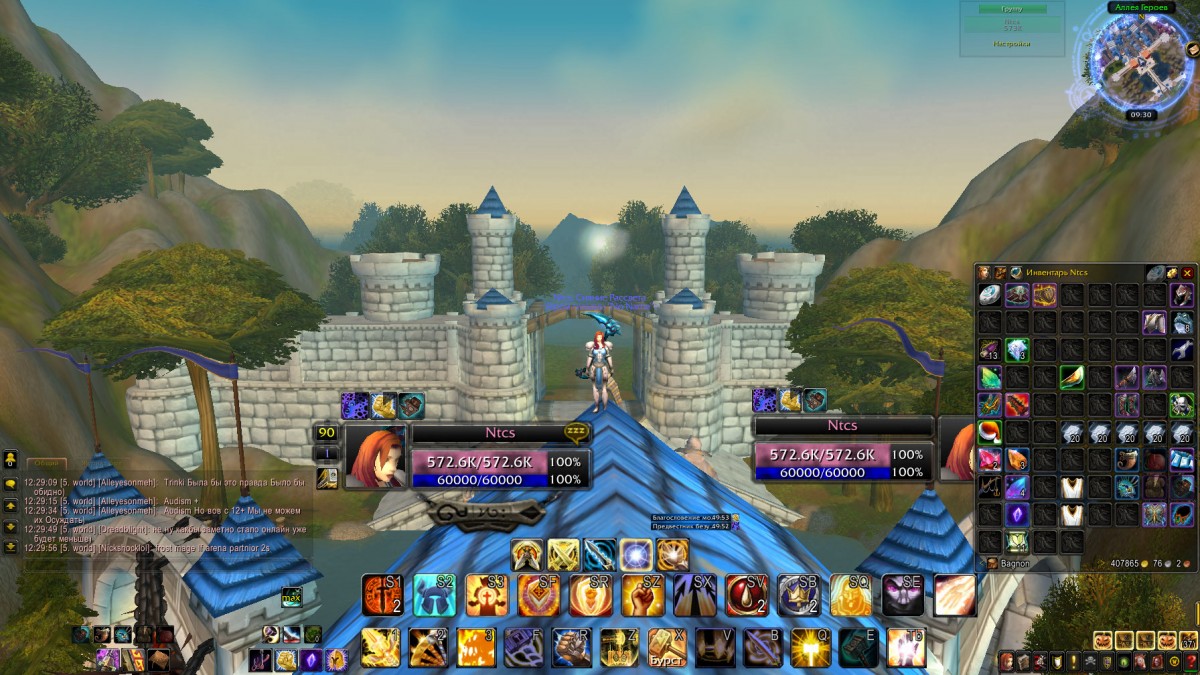Viewport: 1200px width, 675px height.
Task: Cast the golden fist ability on SZ
Action: pyautogui.click(x=642, y=595)
